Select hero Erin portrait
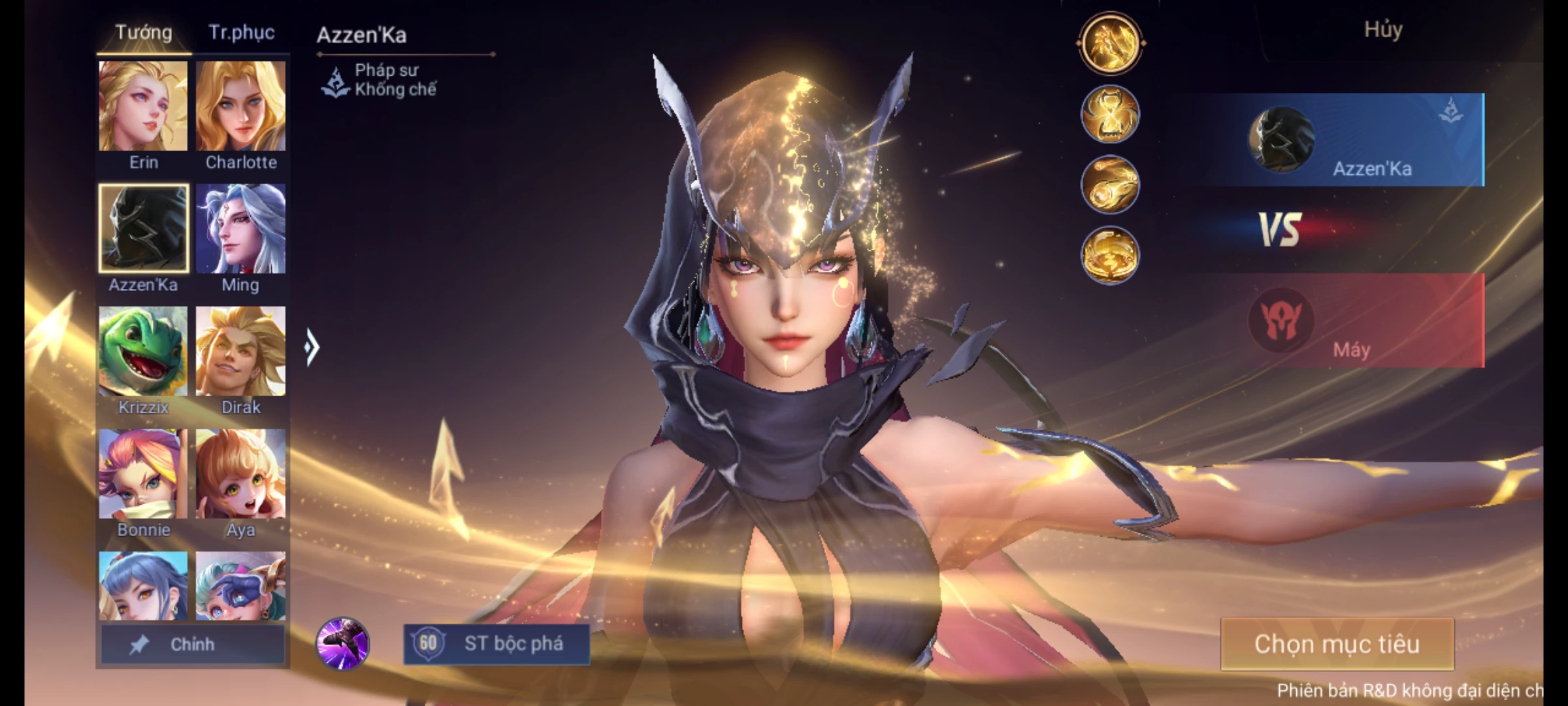Viewport: 1568px width, 706px height. [143, 107]
